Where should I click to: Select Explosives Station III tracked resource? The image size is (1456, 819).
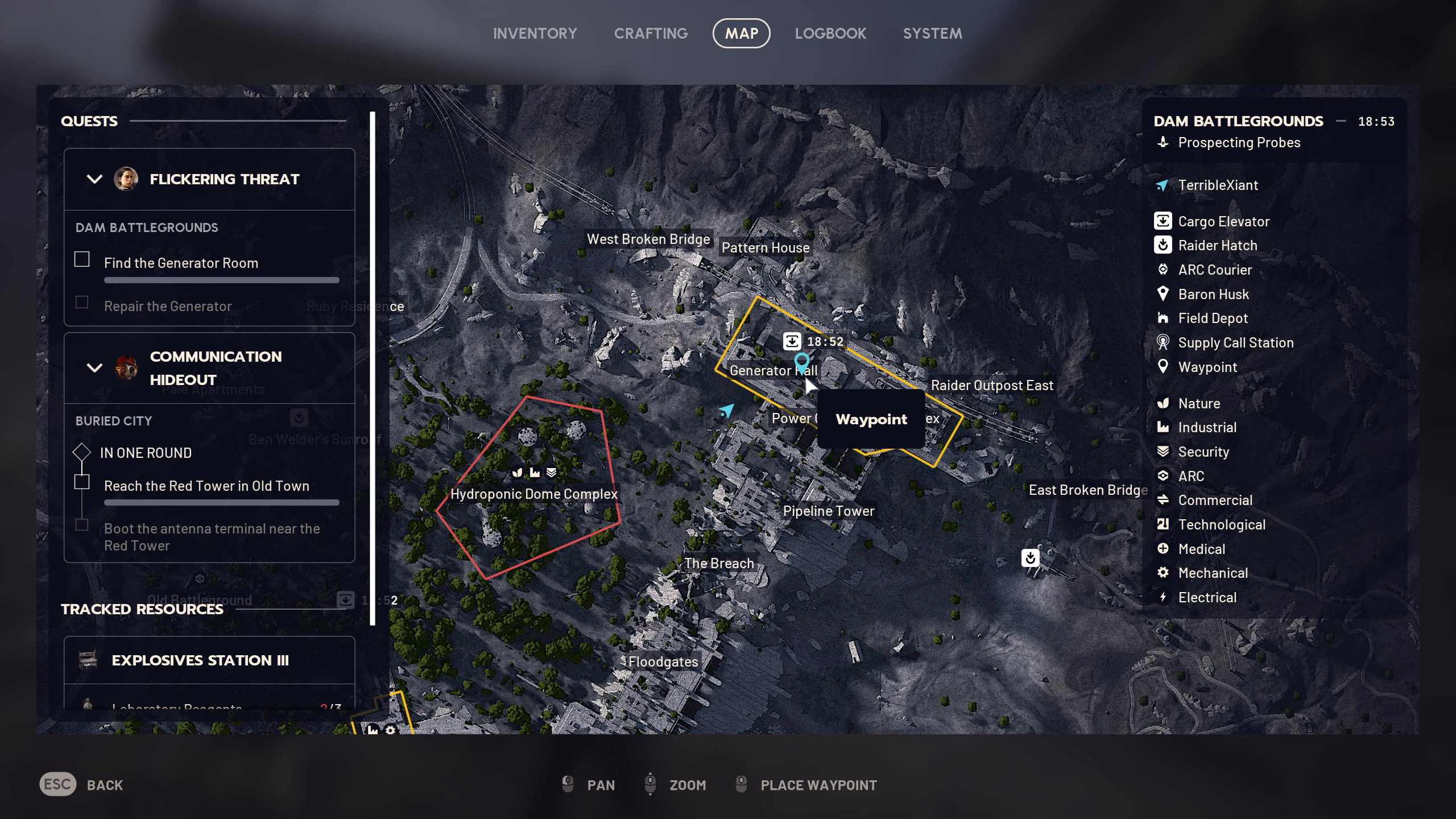click(200, 660)
